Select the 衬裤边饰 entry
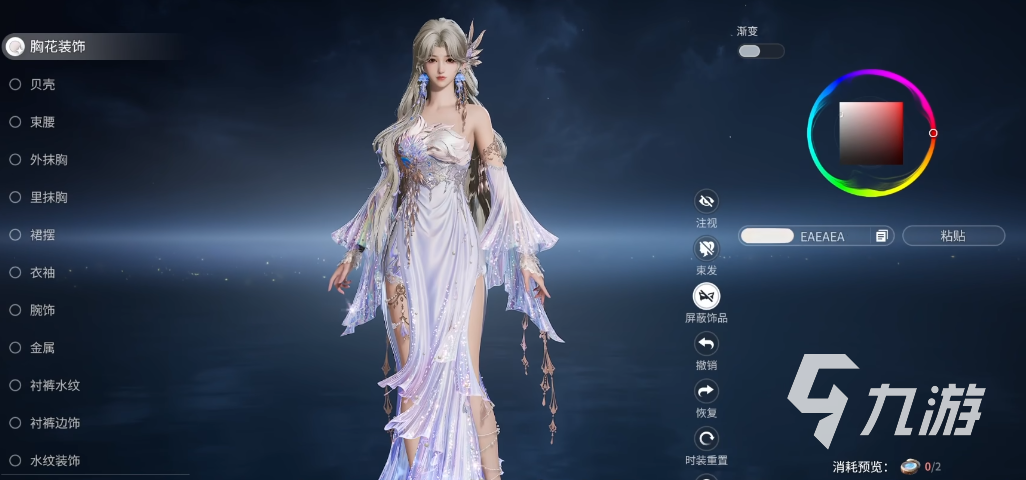 click(54, 423)
